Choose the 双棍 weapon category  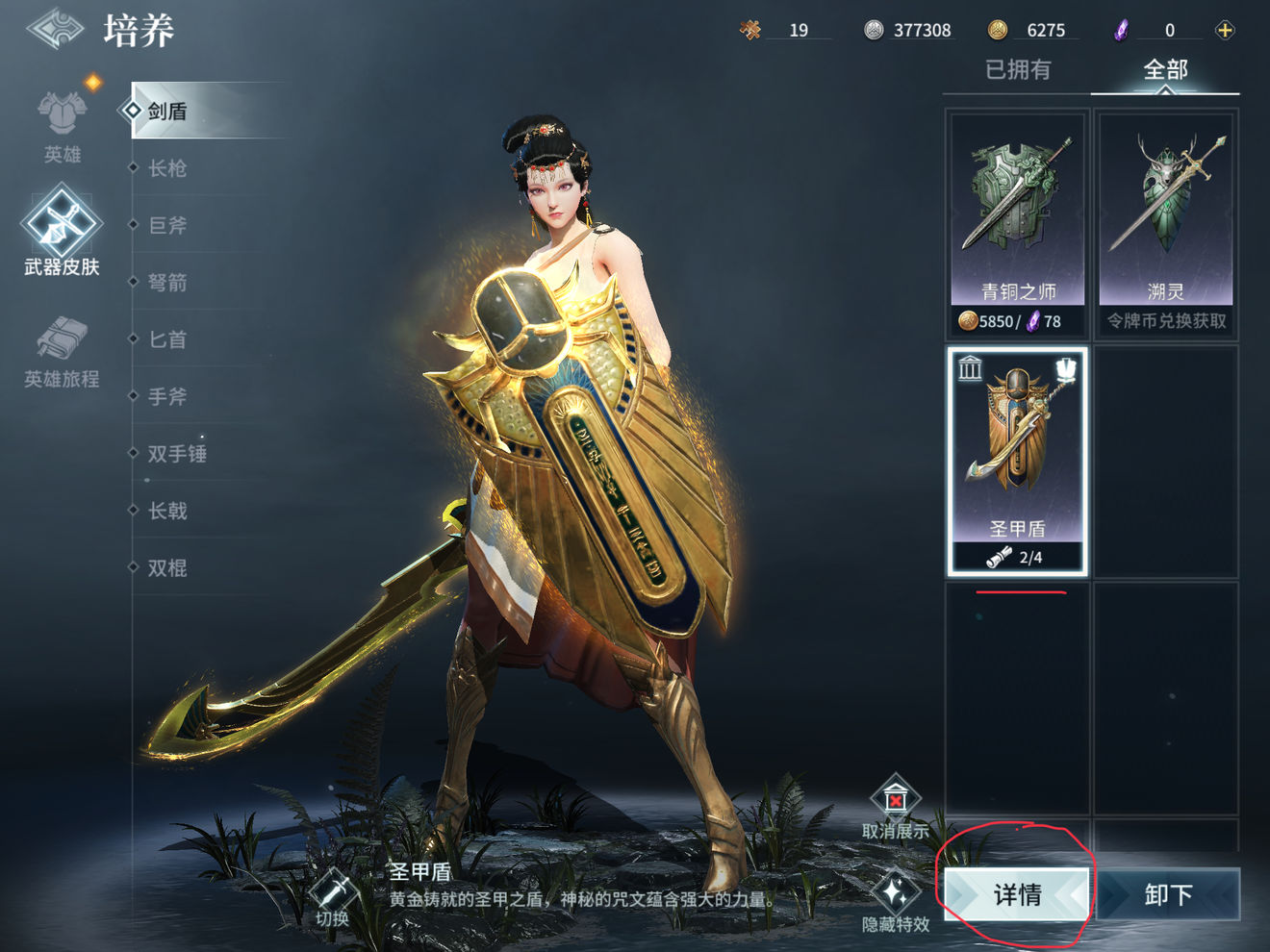(167, 567)
